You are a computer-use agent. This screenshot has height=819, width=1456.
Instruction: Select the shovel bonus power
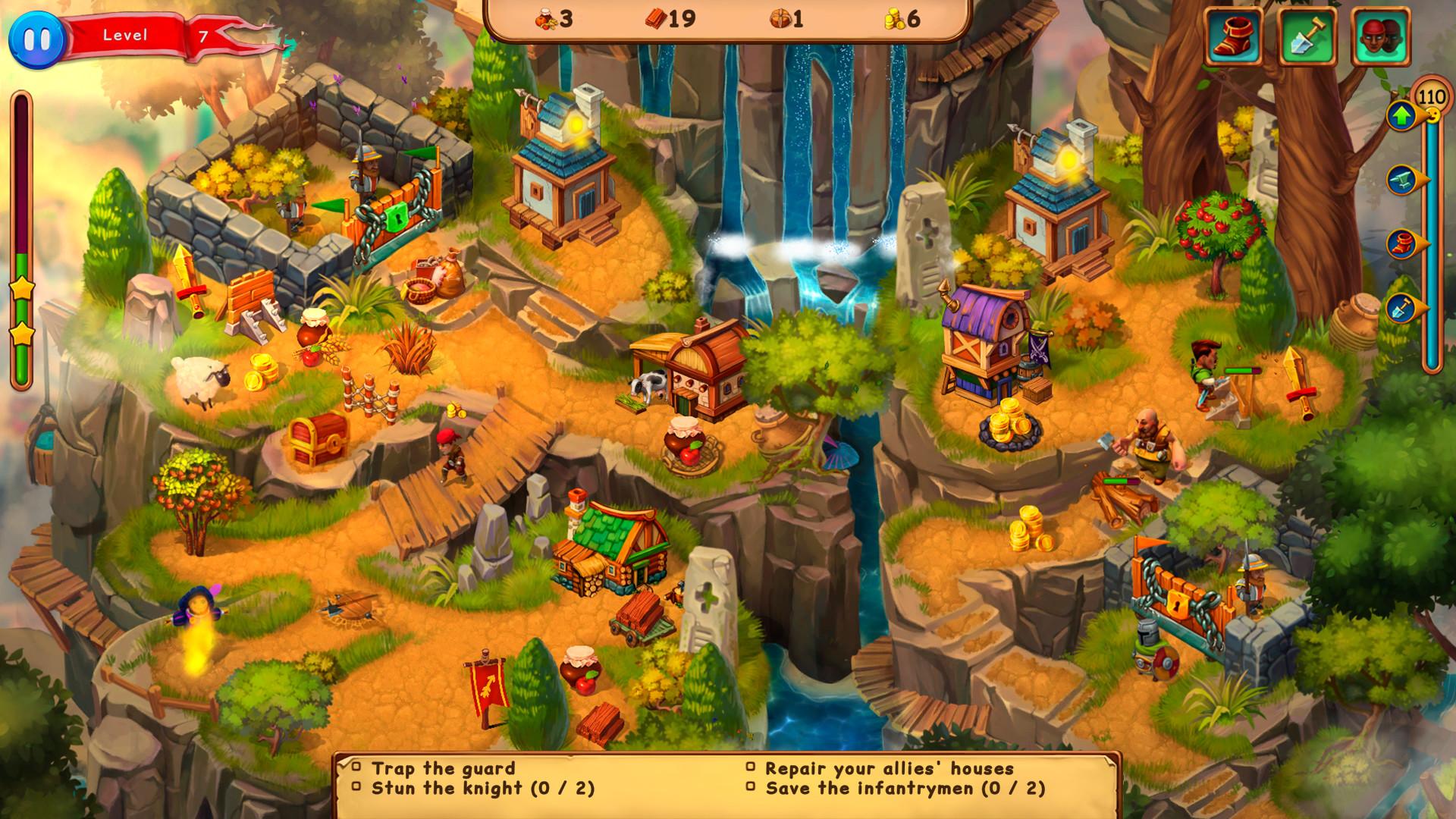[x=1307, y=34]
